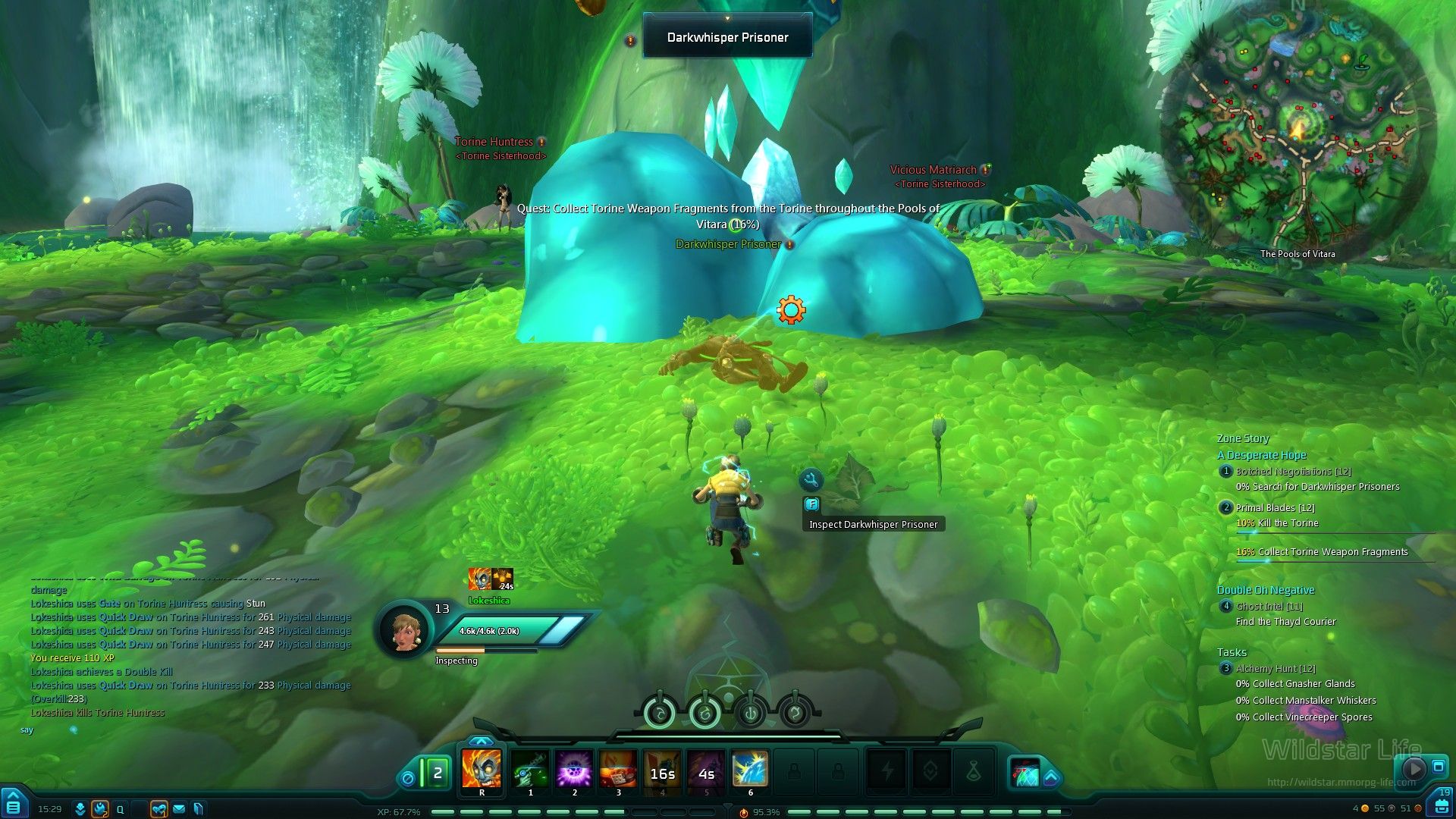Use the green pistol ability in slot 1
The image size is (1456, 819).
530,769
